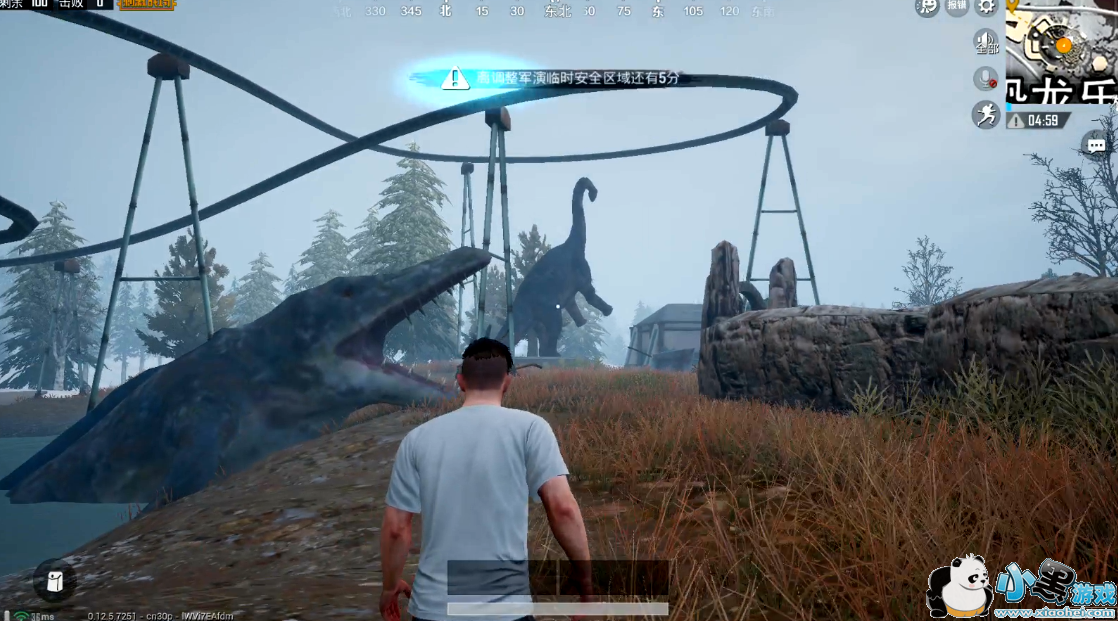Open the emote smiley face menu

click(x=928, y=6)
